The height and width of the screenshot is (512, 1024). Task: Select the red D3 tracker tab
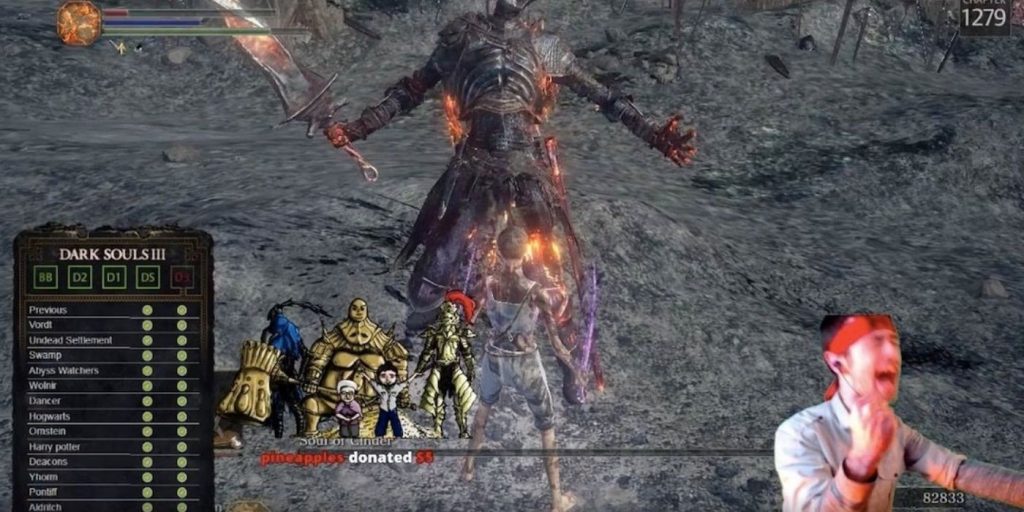[x=182, y=276]
